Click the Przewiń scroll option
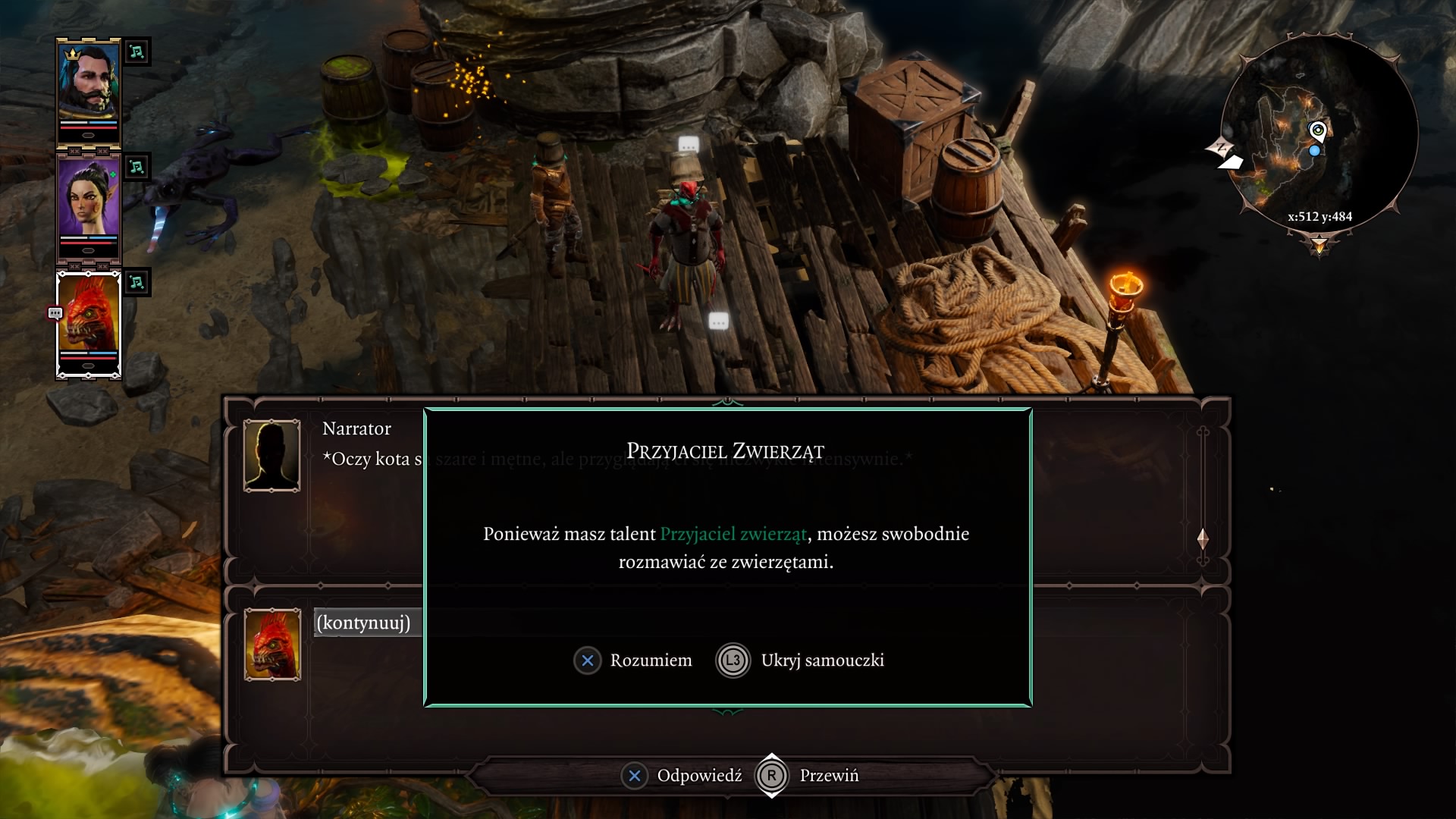The image size is (1456, 819). (809, 776)
